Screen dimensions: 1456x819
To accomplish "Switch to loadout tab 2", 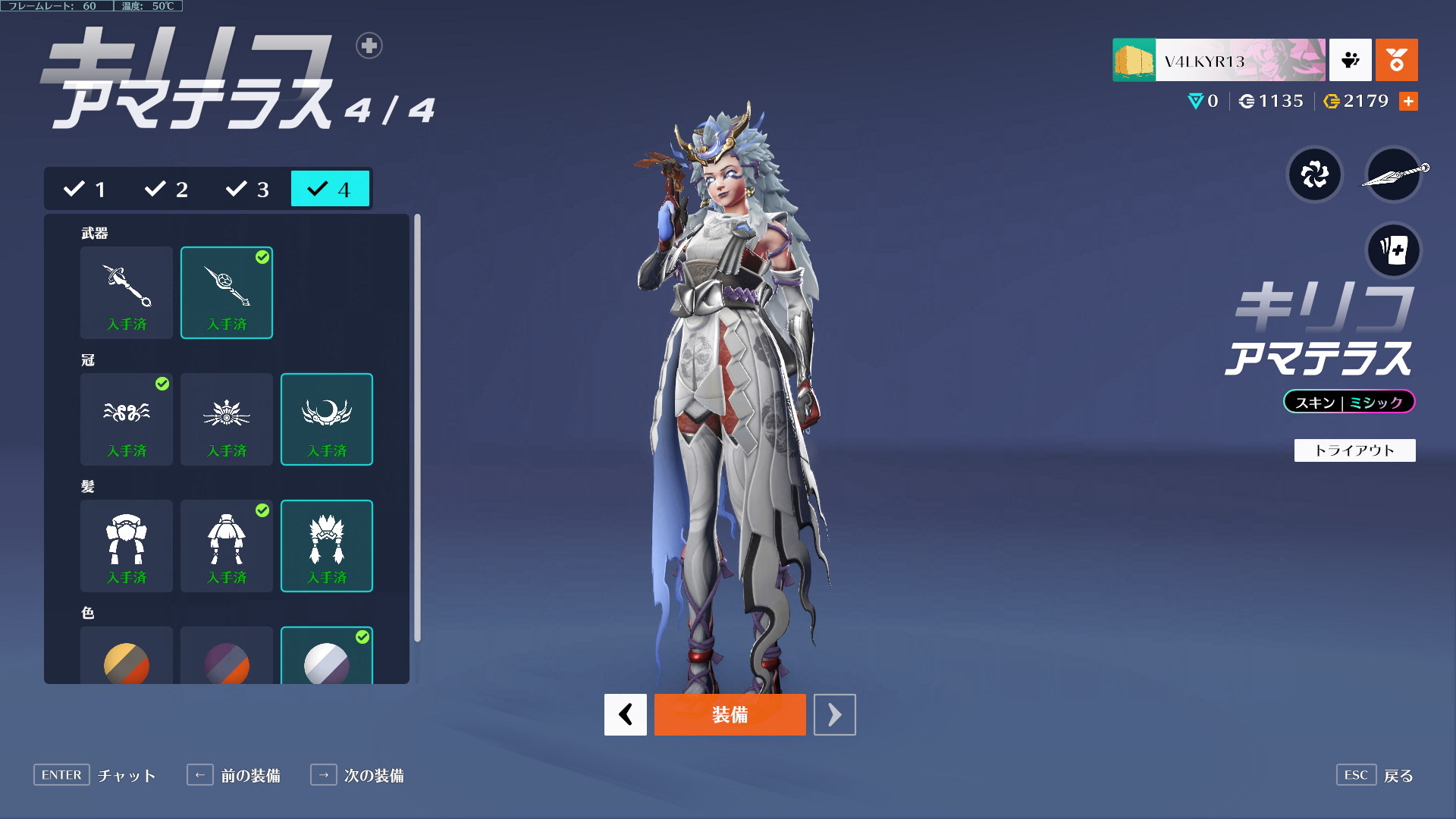I will [x=167, y=189].
